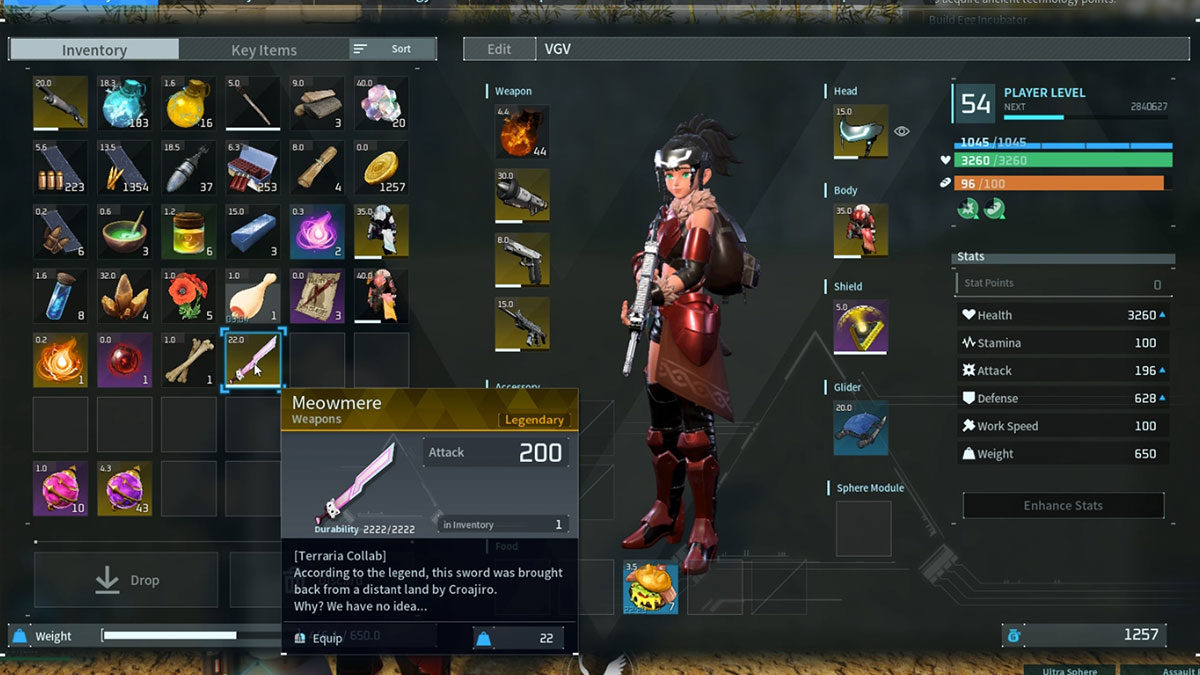Open the Inventory tab
1200x675 pixels.
tap(94, 49)
